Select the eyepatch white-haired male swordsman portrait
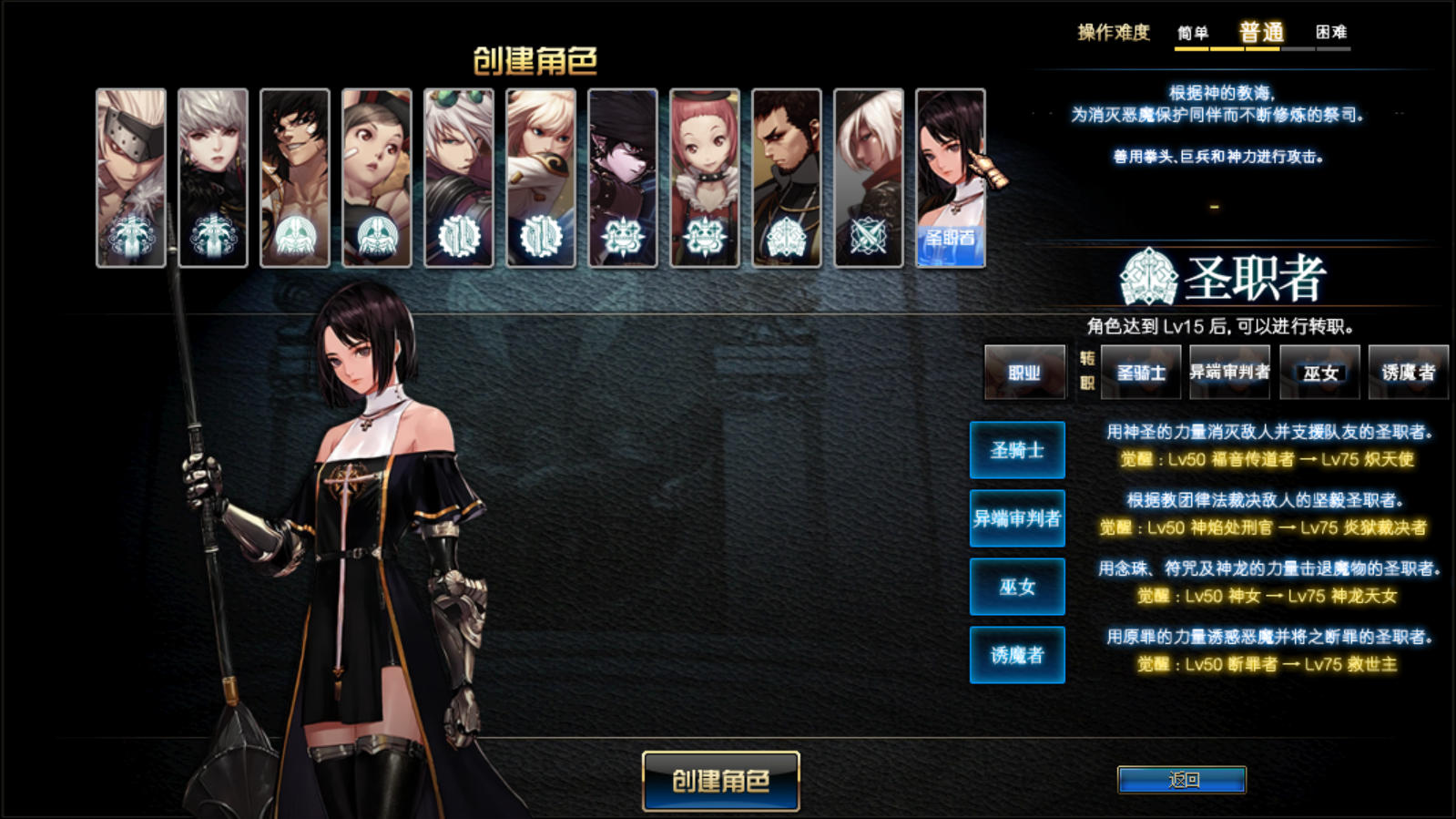This screenshot has height=819, width=1456. 131,178
